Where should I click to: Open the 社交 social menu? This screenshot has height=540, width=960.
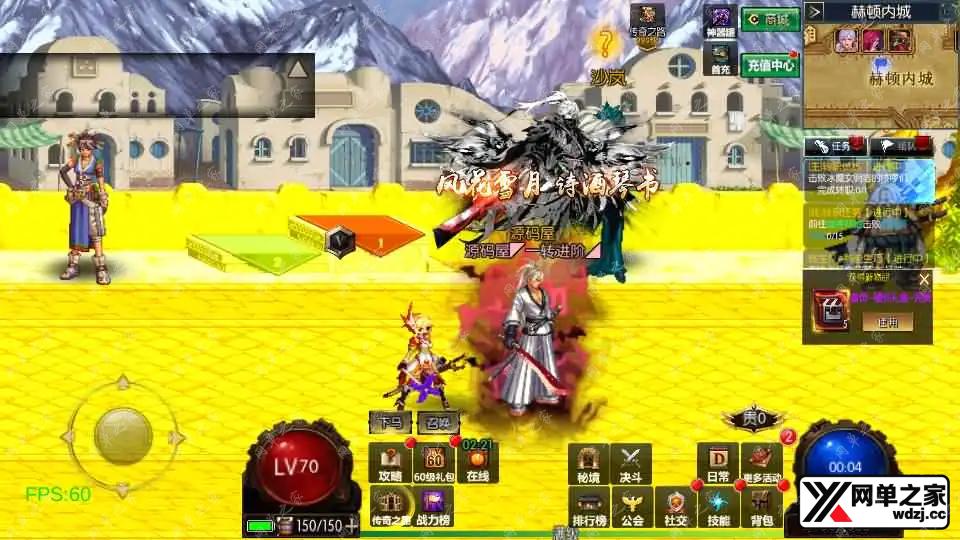[676, 507]
